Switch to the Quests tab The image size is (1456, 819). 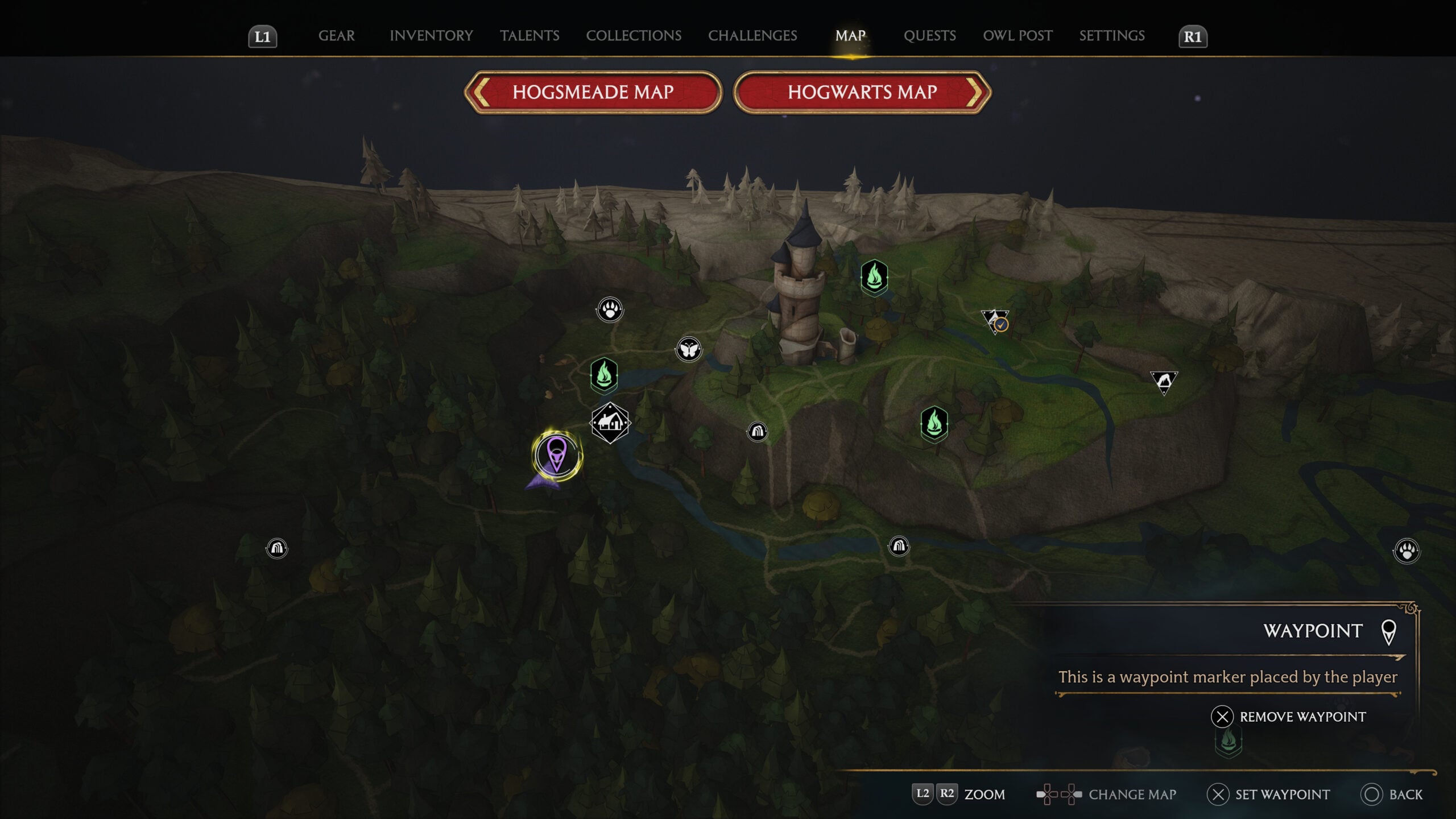(x=929, y=36)
